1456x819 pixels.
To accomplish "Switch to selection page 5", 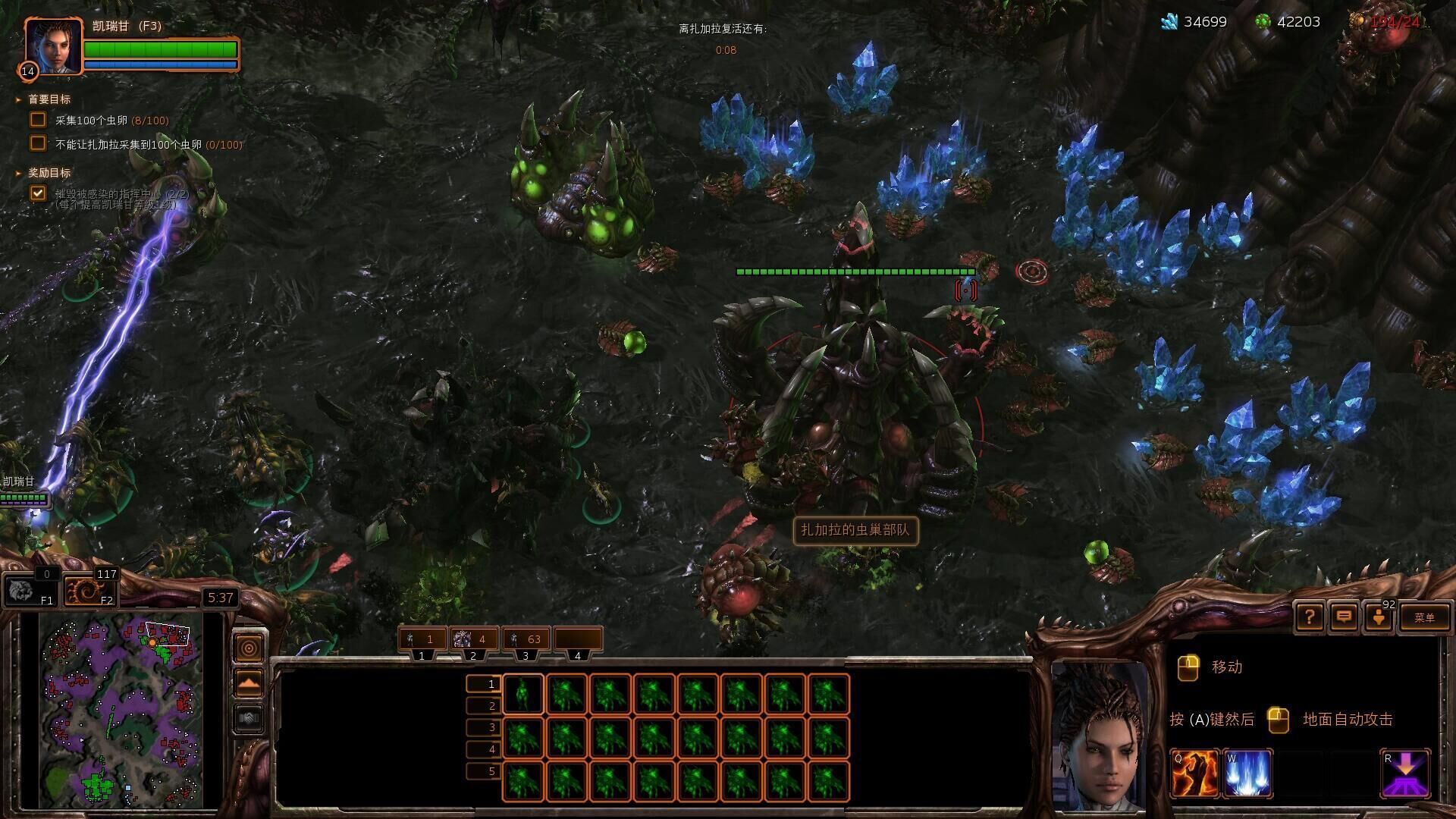I will [x=484, y=771].
